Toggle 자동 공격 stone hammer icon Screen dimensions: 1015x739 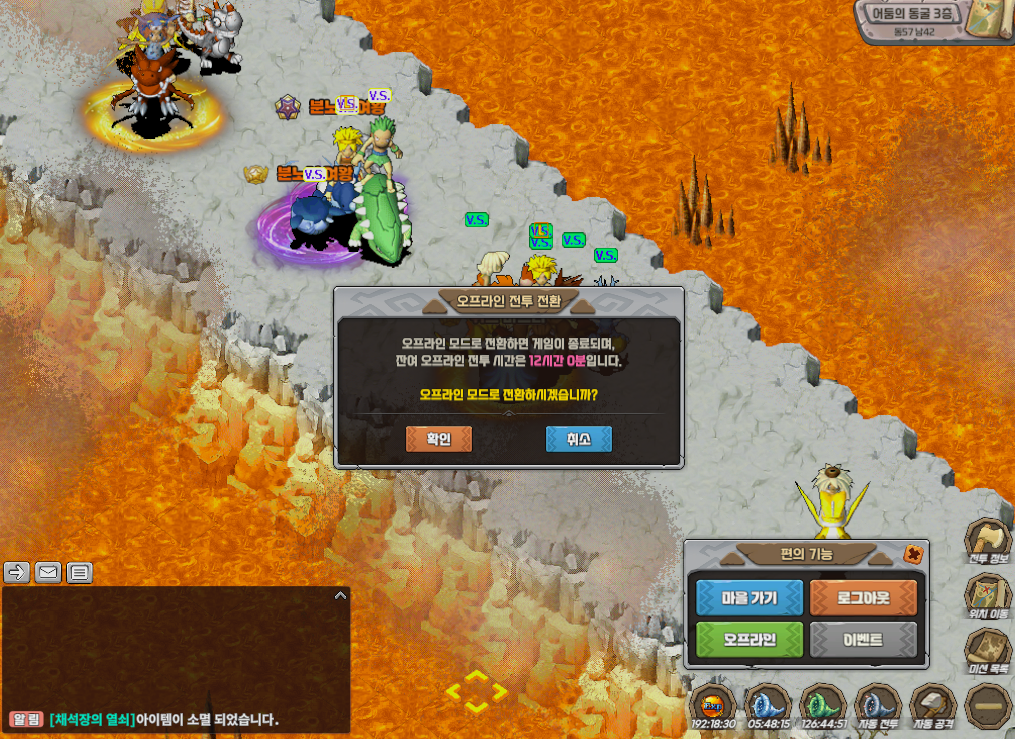[x=934, y=705]
